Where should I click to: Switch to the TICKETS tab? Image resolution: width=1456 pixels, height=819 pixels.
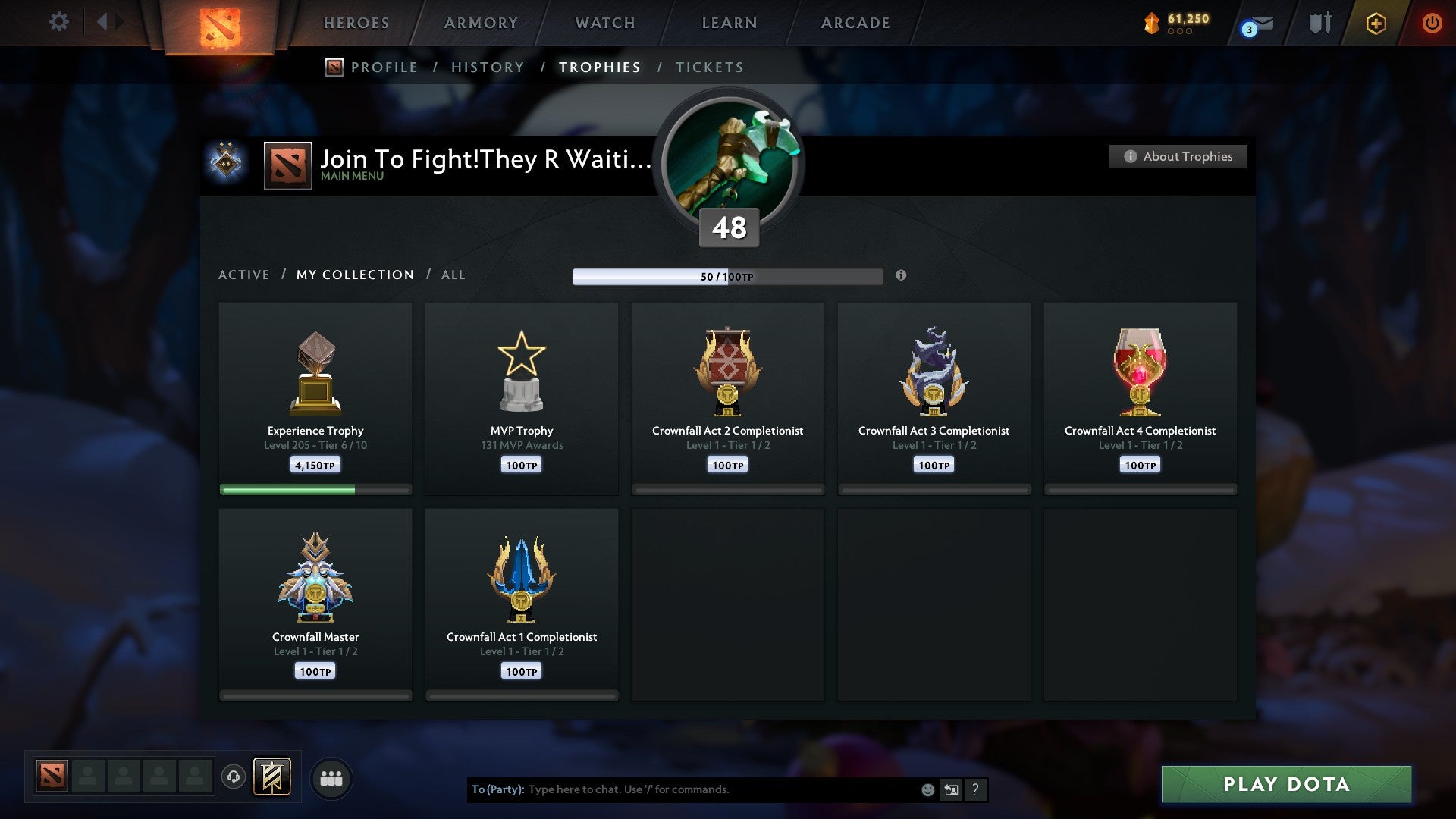(x=709, y=67)
